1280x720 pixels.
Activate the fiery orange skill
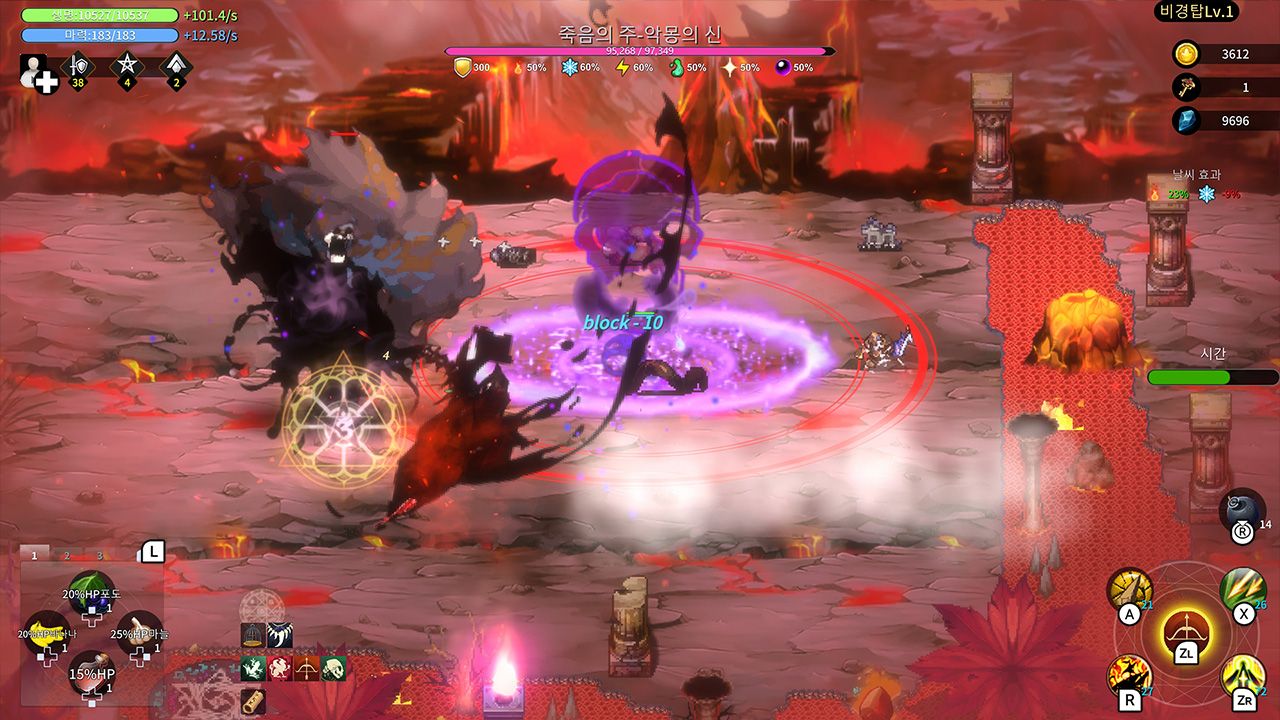click(x=1129, y=677)
